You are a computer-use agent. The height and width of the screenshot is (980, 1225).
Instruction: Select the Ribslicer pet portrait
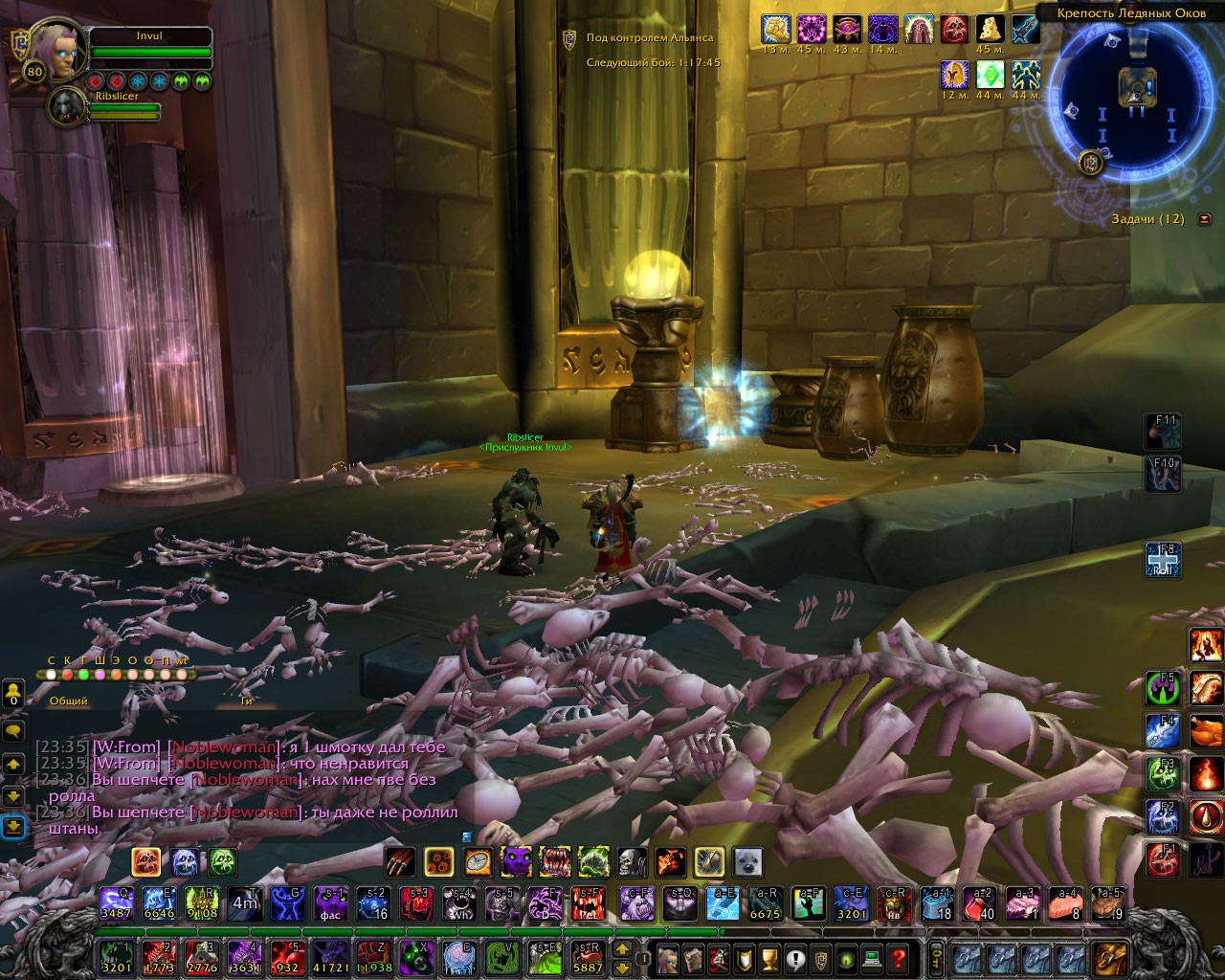coord(67,107)
